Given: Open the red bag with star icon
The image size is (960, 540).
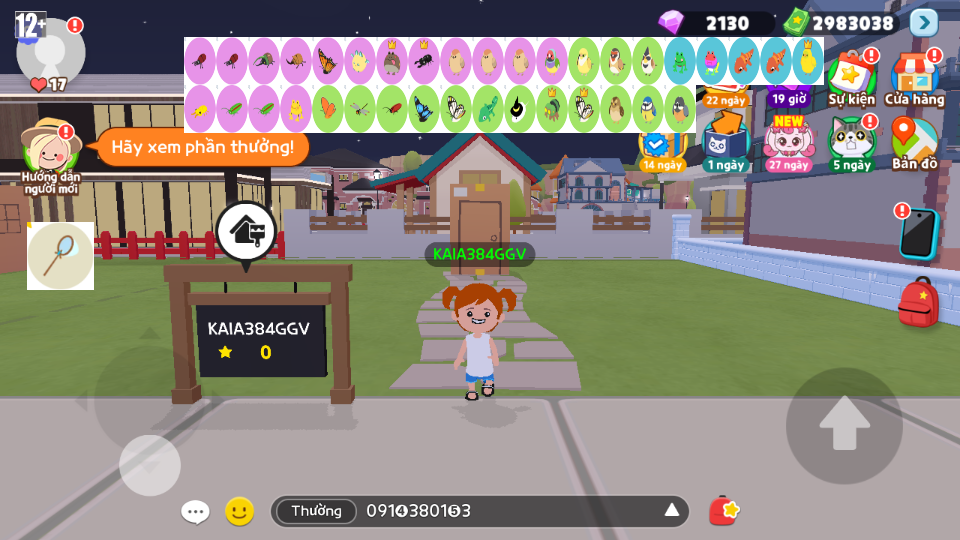Looking at the screenshot, I should 724,511.
